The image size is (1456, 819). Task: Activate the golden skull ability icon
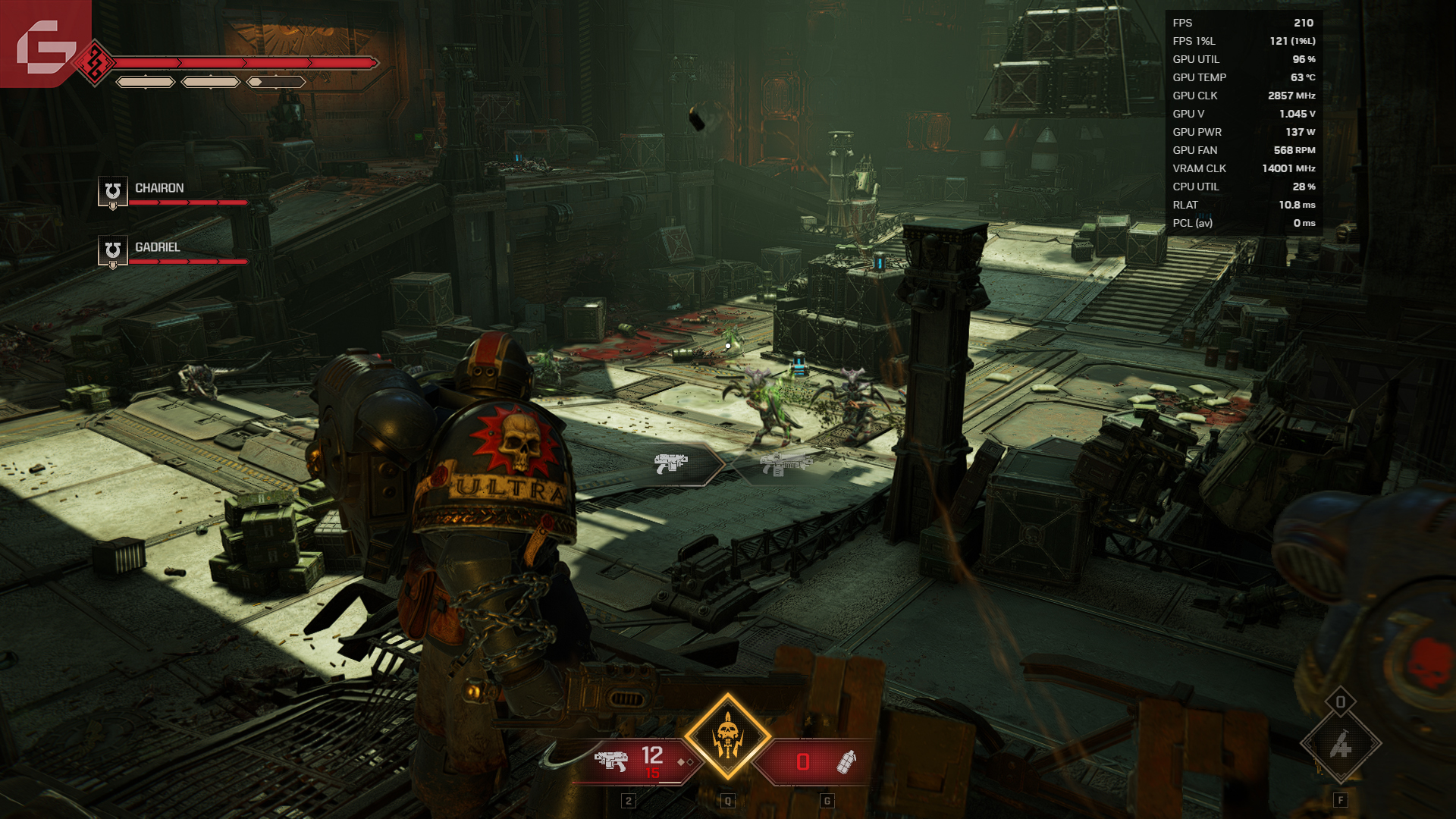(727, 736)
